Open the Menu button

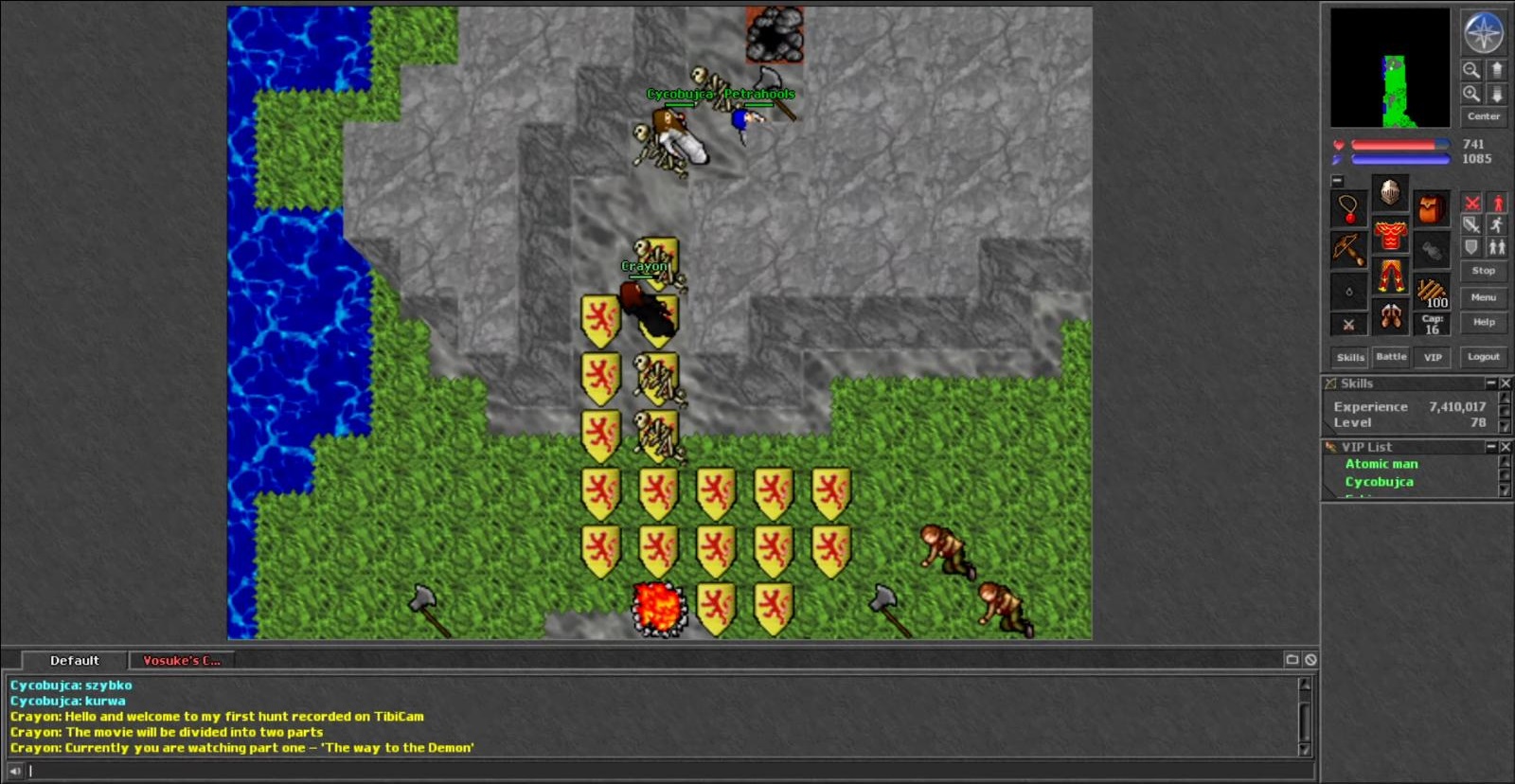(x=1483, y=297)
